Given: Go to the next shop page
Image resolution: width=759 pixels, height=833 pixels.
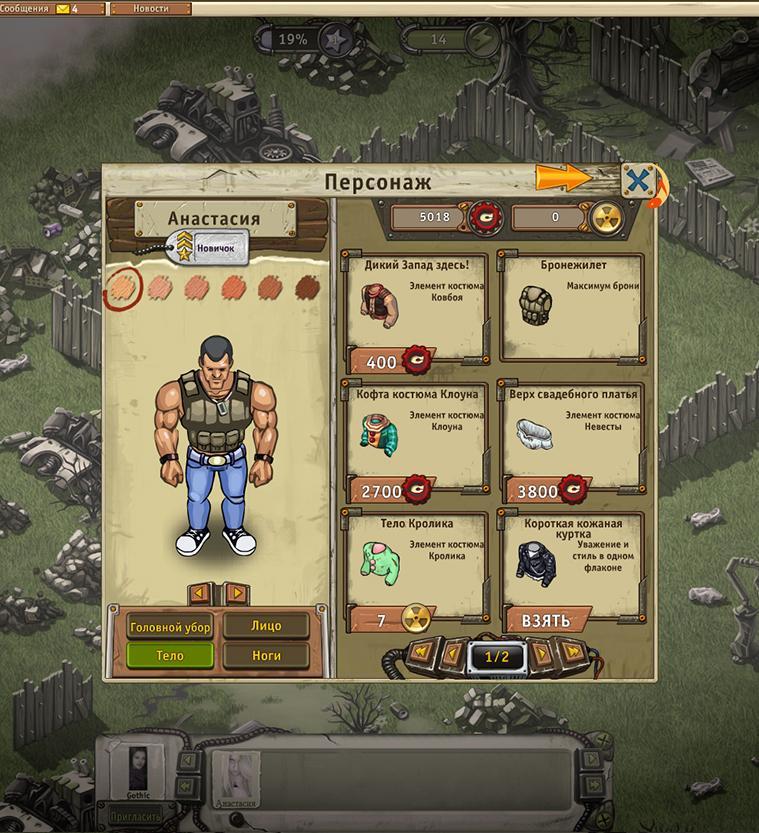Looking at the screenshot, I should click(x=542, y=655).
